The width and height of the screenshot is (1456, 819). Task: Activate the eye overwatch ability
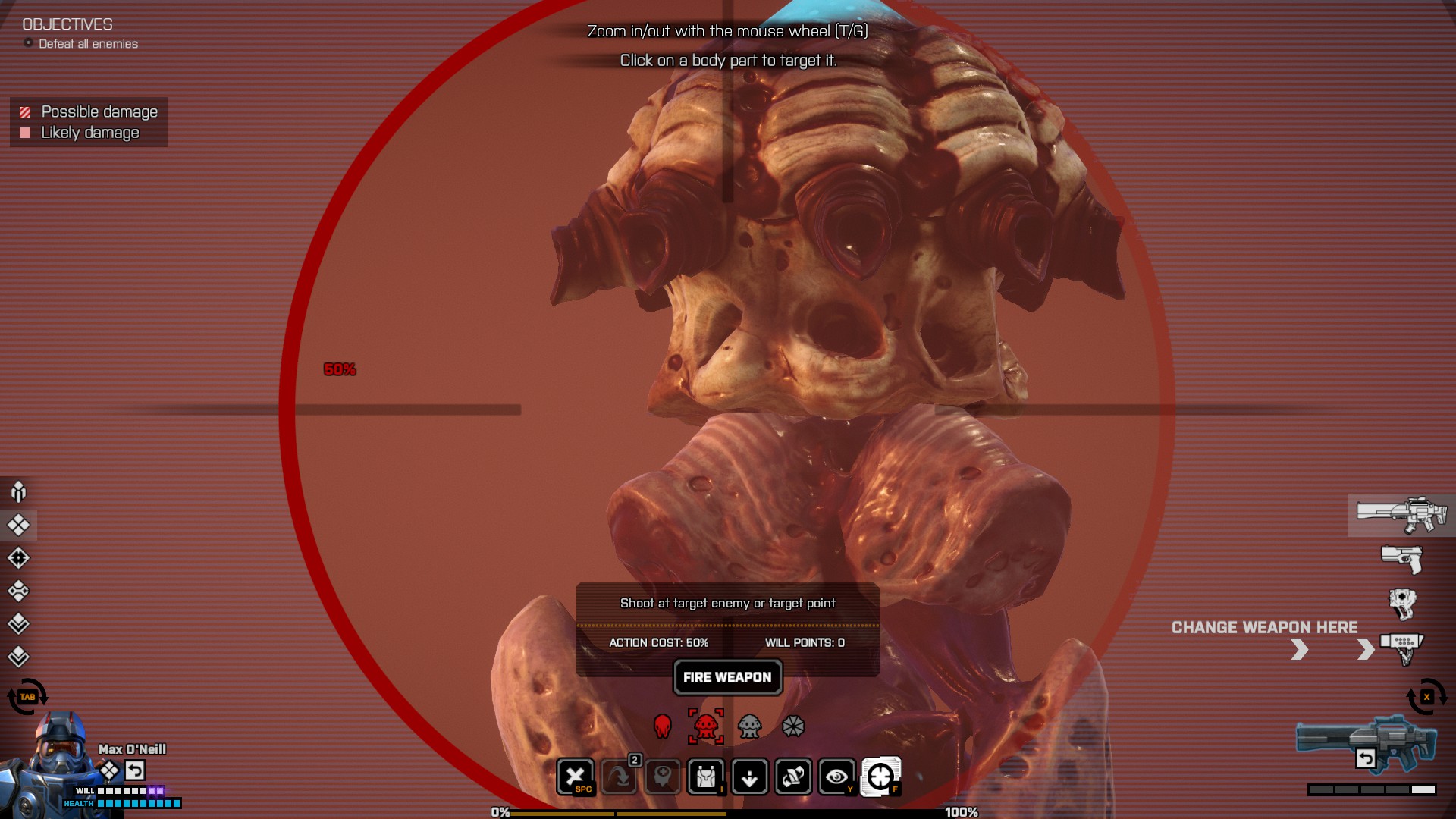click(836, 777)
